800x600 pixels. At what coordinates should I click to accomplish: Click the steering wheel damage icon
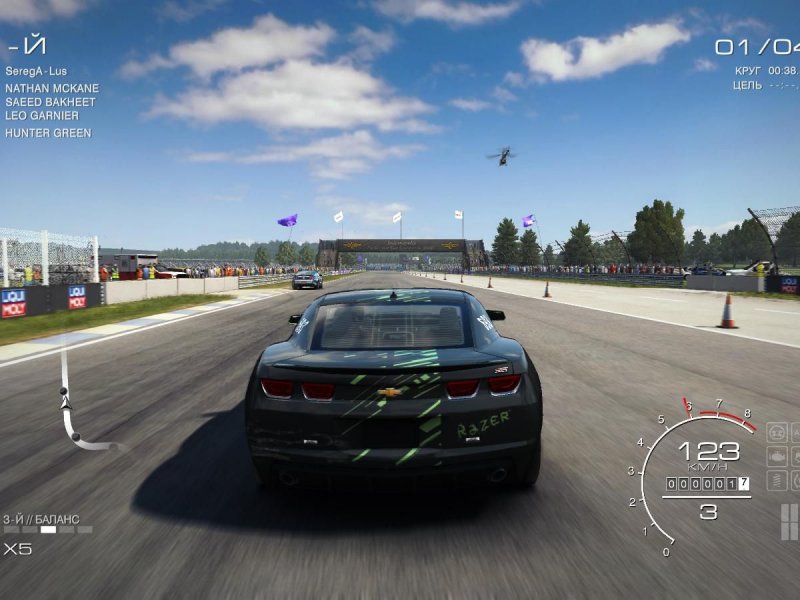click(777, 433)
